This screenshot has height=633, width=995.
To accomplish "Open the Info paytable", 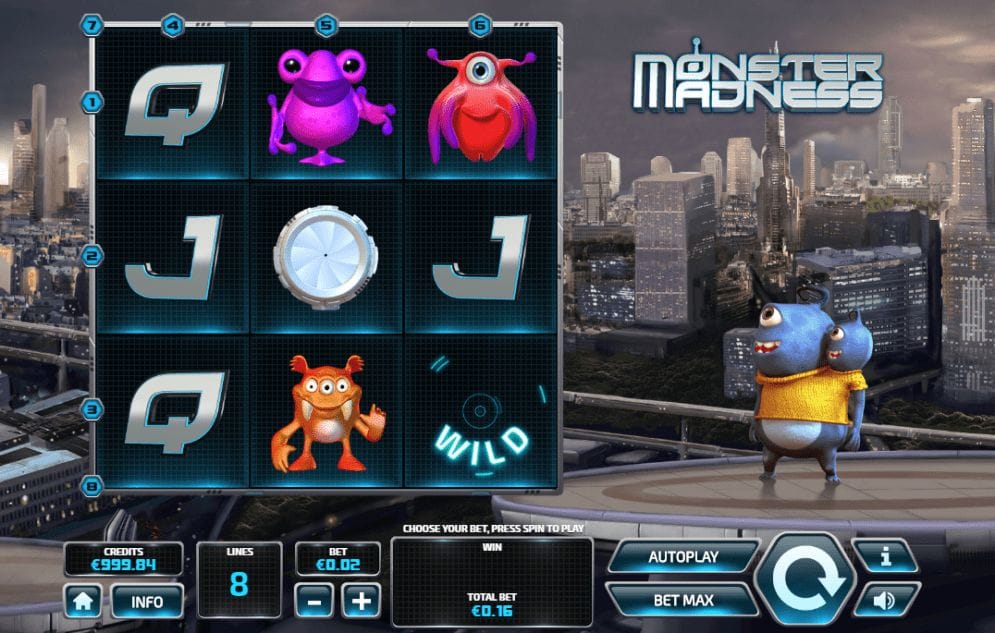I will 147,601.
